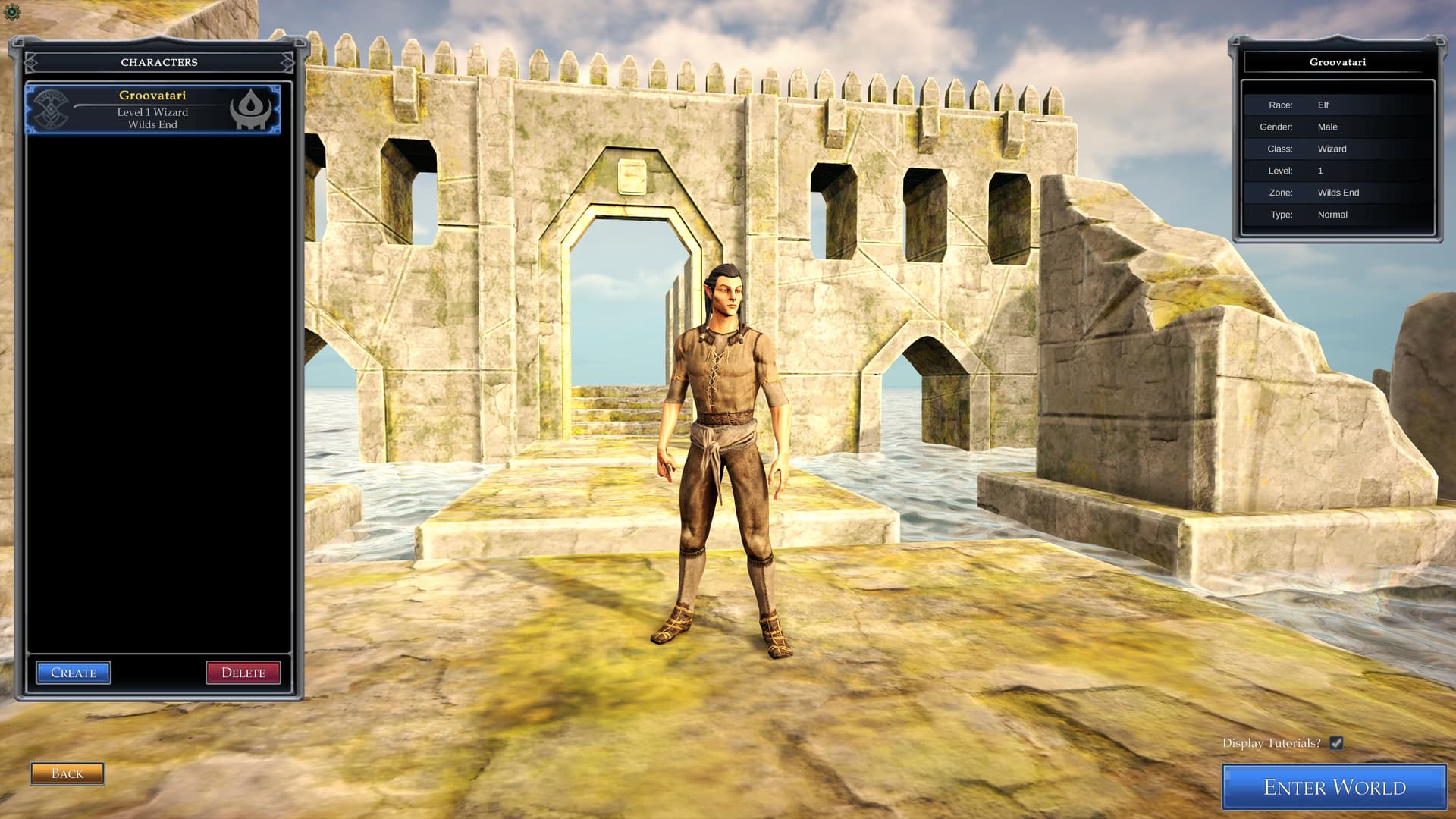Go back with the Back button
This screenshot has height=819, width=1456.
click(x=67, y=773)
